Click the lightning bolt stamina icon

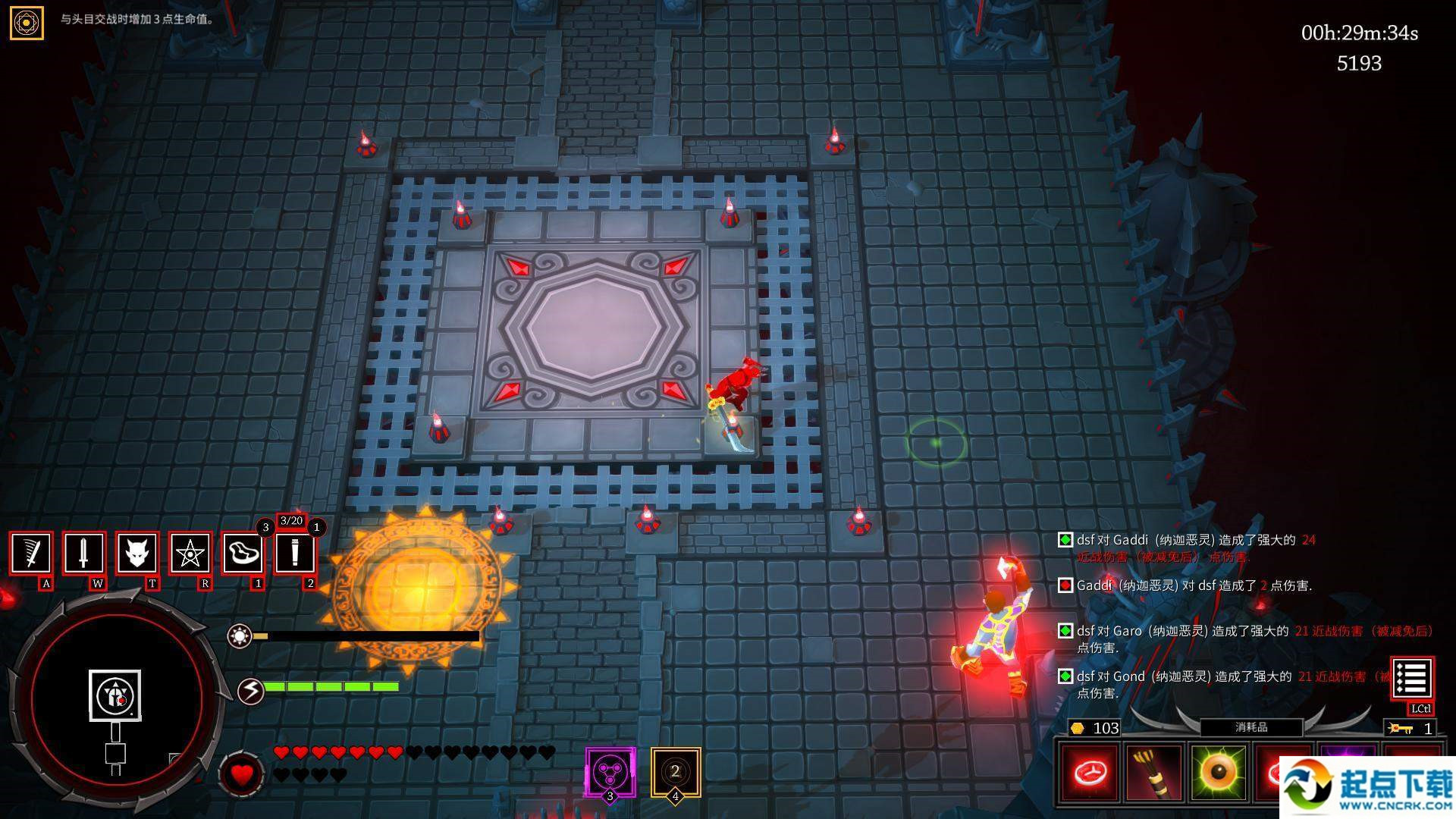251,690
